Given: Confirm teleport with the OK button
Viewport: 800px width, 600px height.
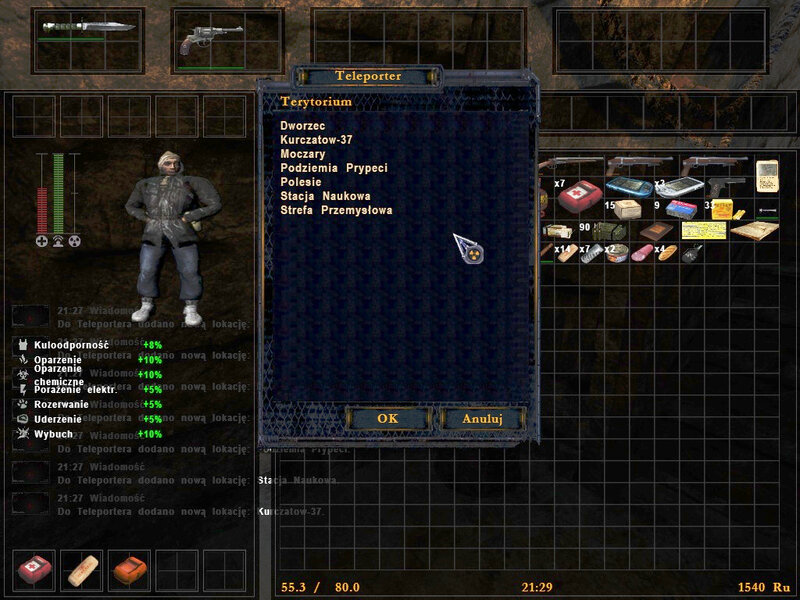Looking at the screenshot, I should (x=387, y=418).
